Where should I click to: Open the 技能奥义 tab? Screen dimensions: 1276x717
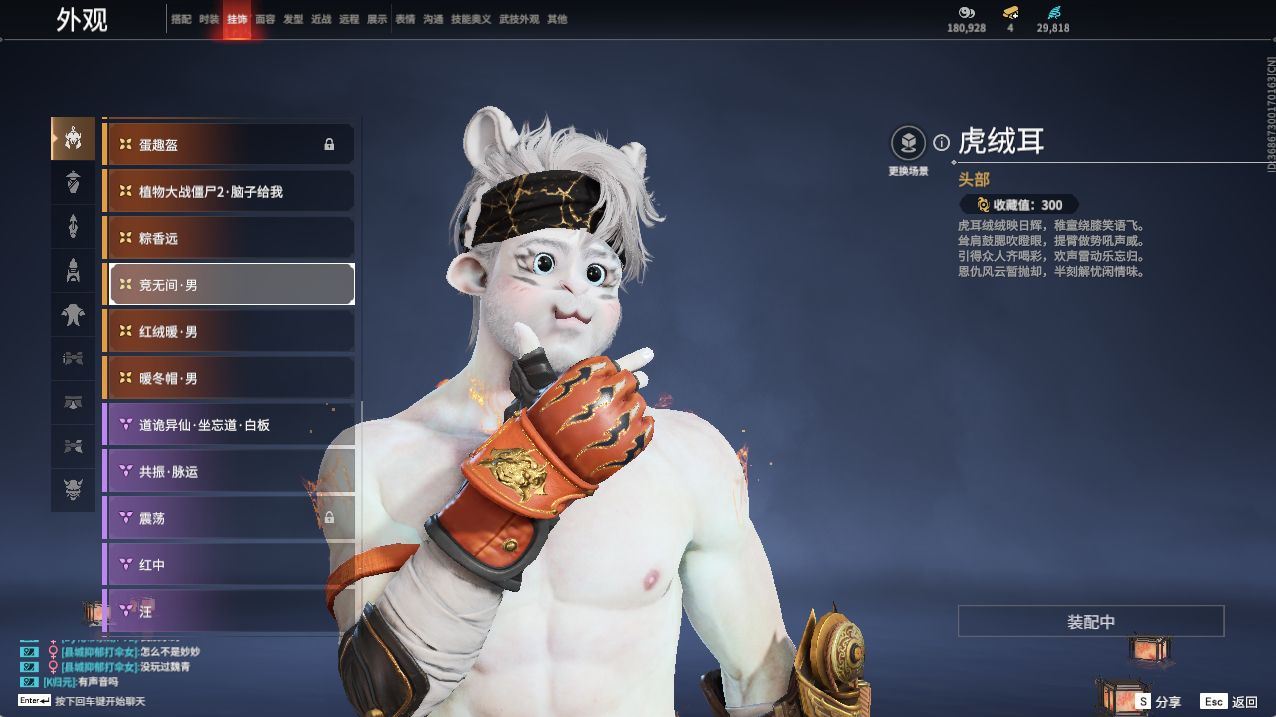click(x=471, y=19)
